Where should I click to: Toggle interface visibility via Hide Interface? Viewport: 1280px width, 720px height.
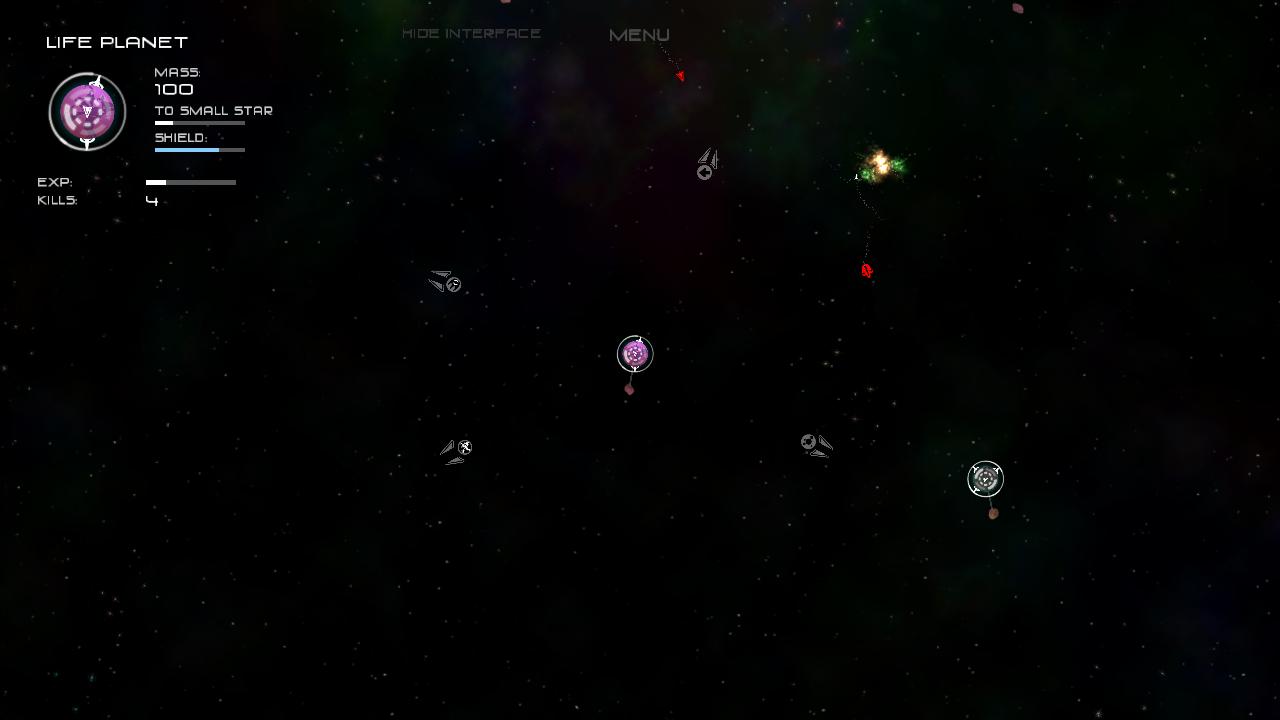(x=471, y=32)
